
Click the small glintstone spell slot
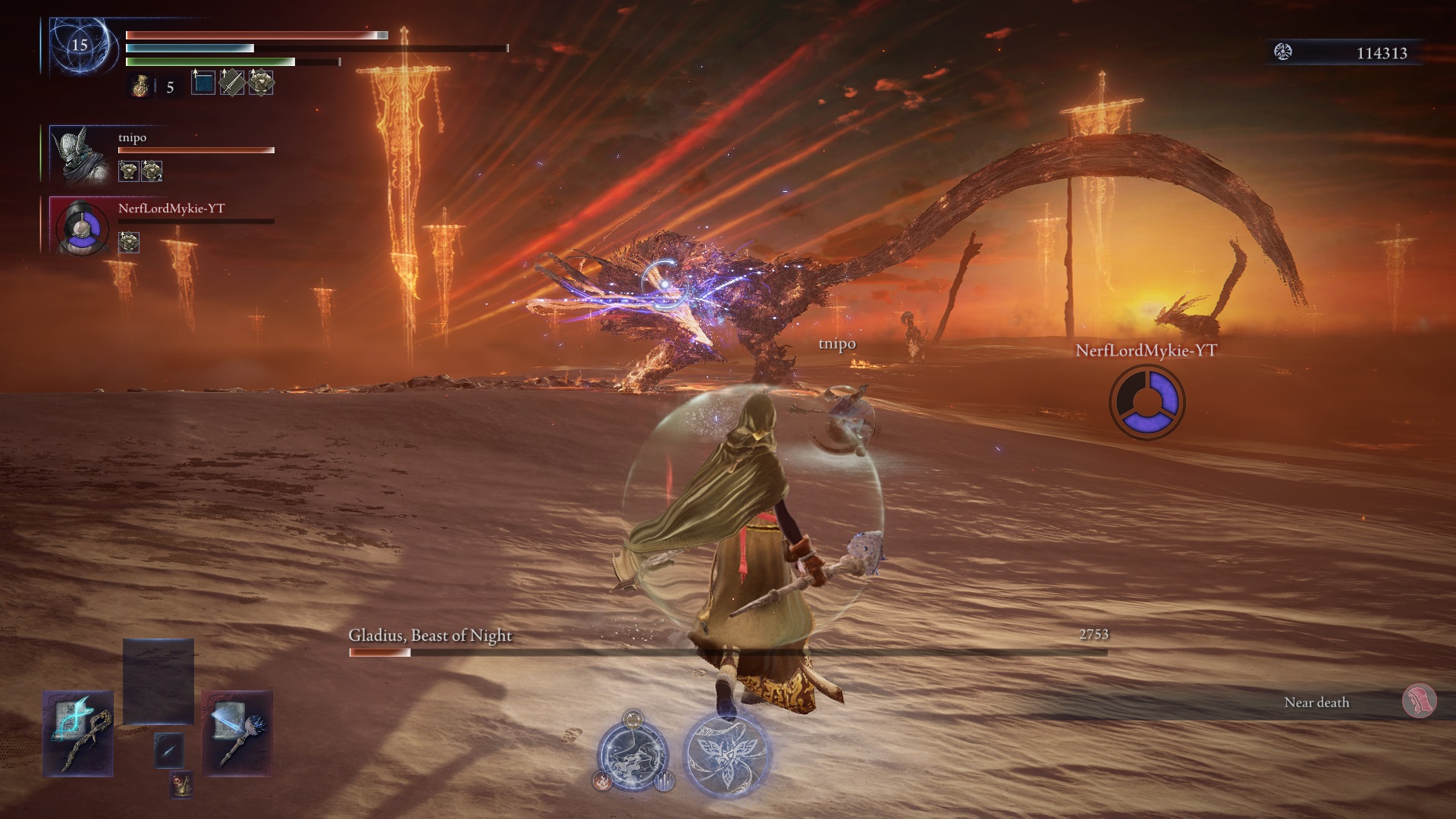(x=168, y=750)
